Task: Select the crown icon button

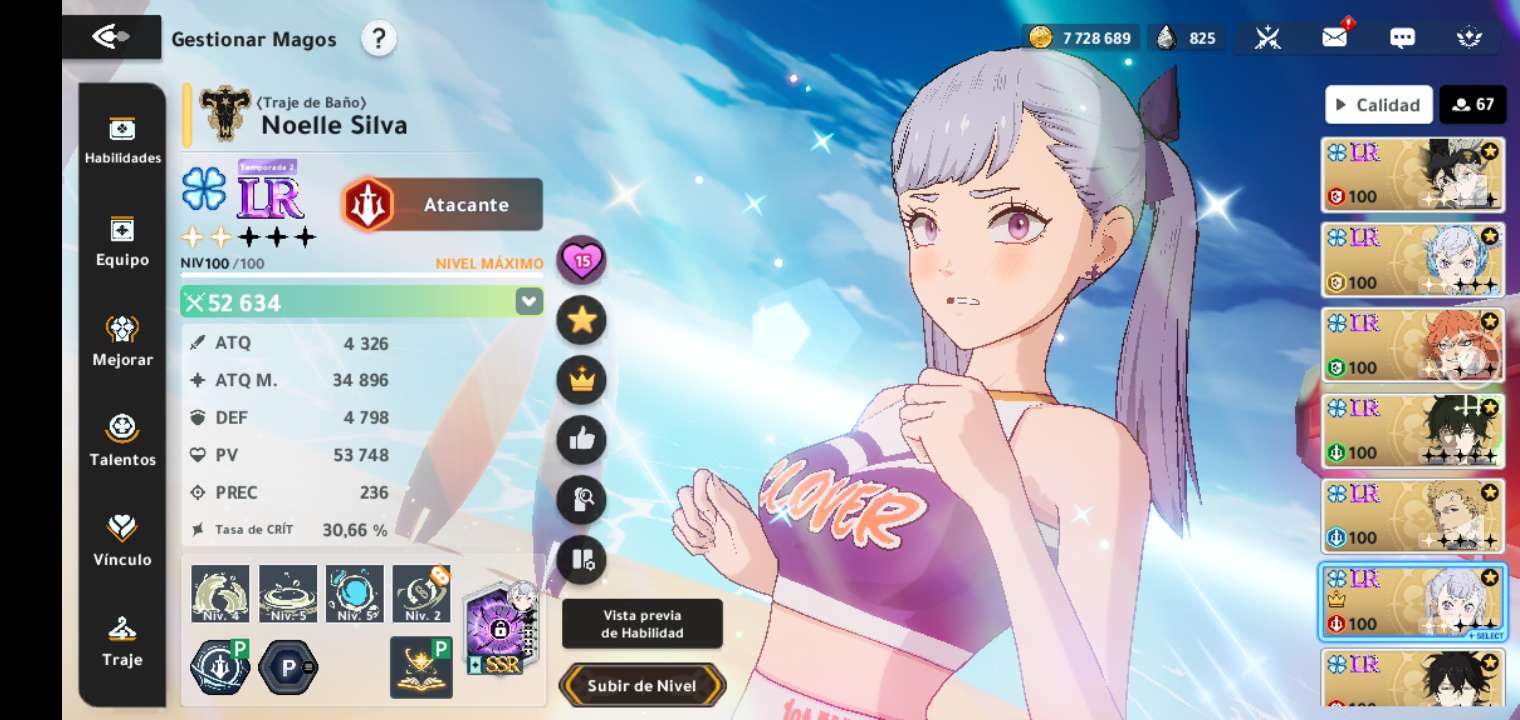Action: pyautogui.click(x=581, y=380)
